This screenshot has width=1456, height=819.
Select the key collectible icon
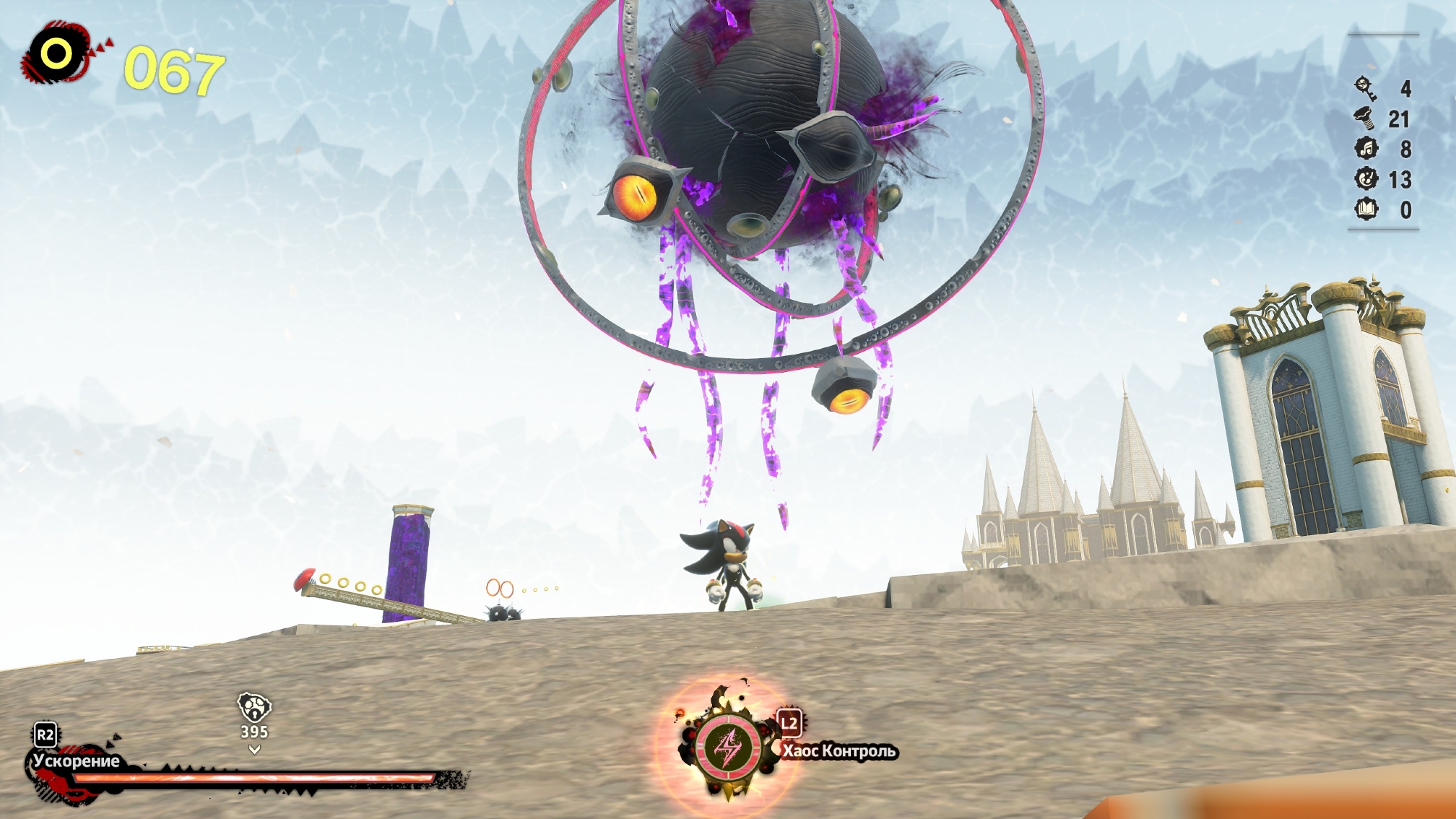pos(1366,88)
